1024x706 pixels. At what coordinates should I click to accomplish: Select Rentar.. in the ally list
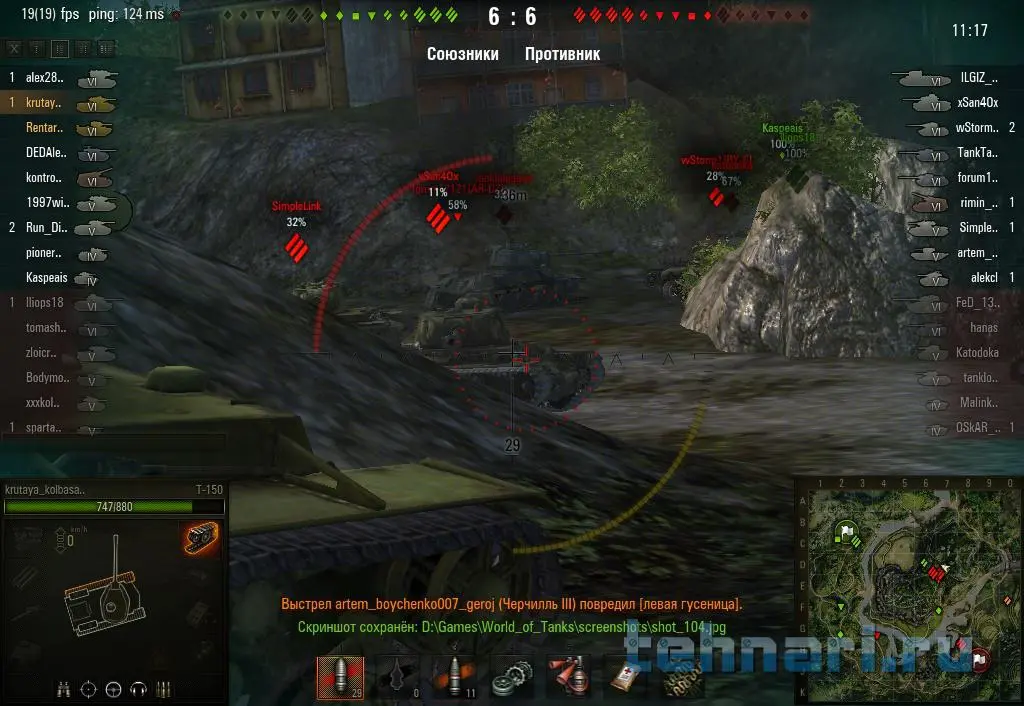click(x=45, y=128)
